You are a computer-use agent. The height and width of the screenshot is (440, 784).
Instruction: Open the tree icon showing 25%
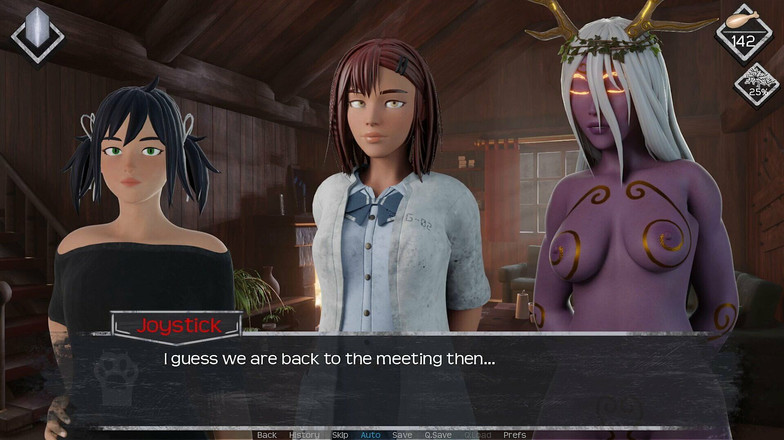tap(756, 84)
